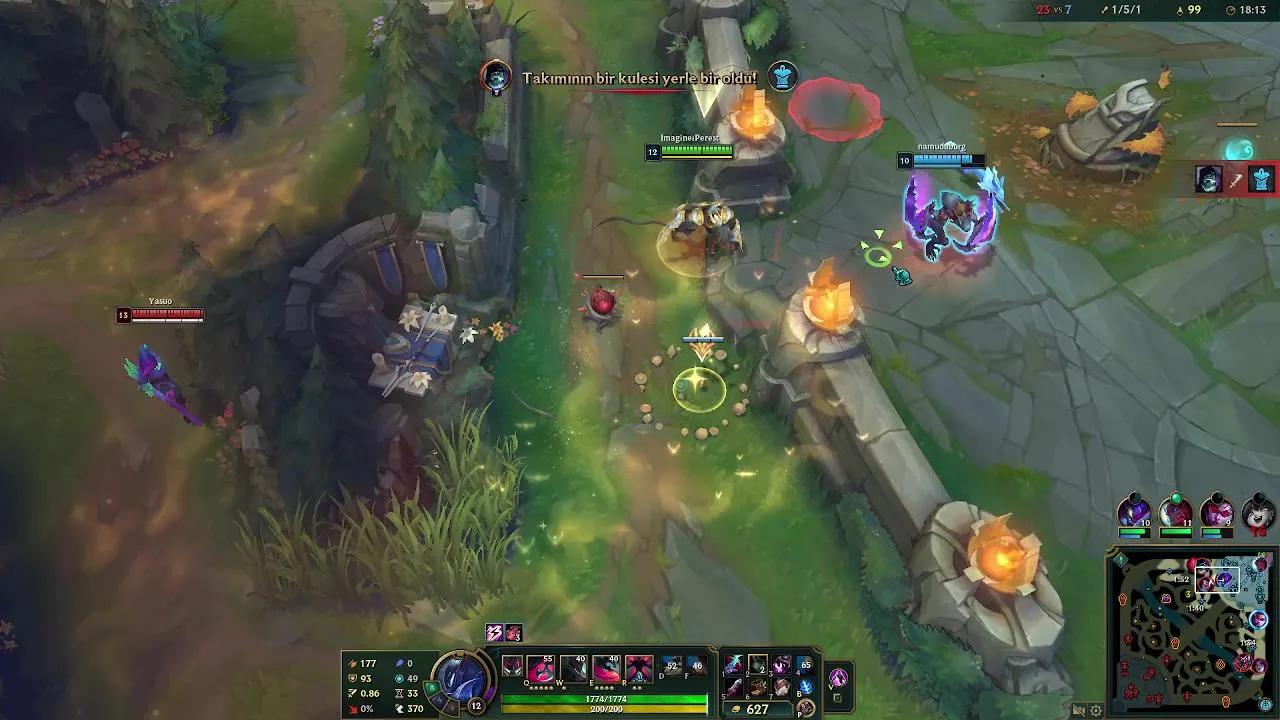Screen dimensions: 1280x720
Task: Activate the R ultimate ability icon
Action: point(637,669)
